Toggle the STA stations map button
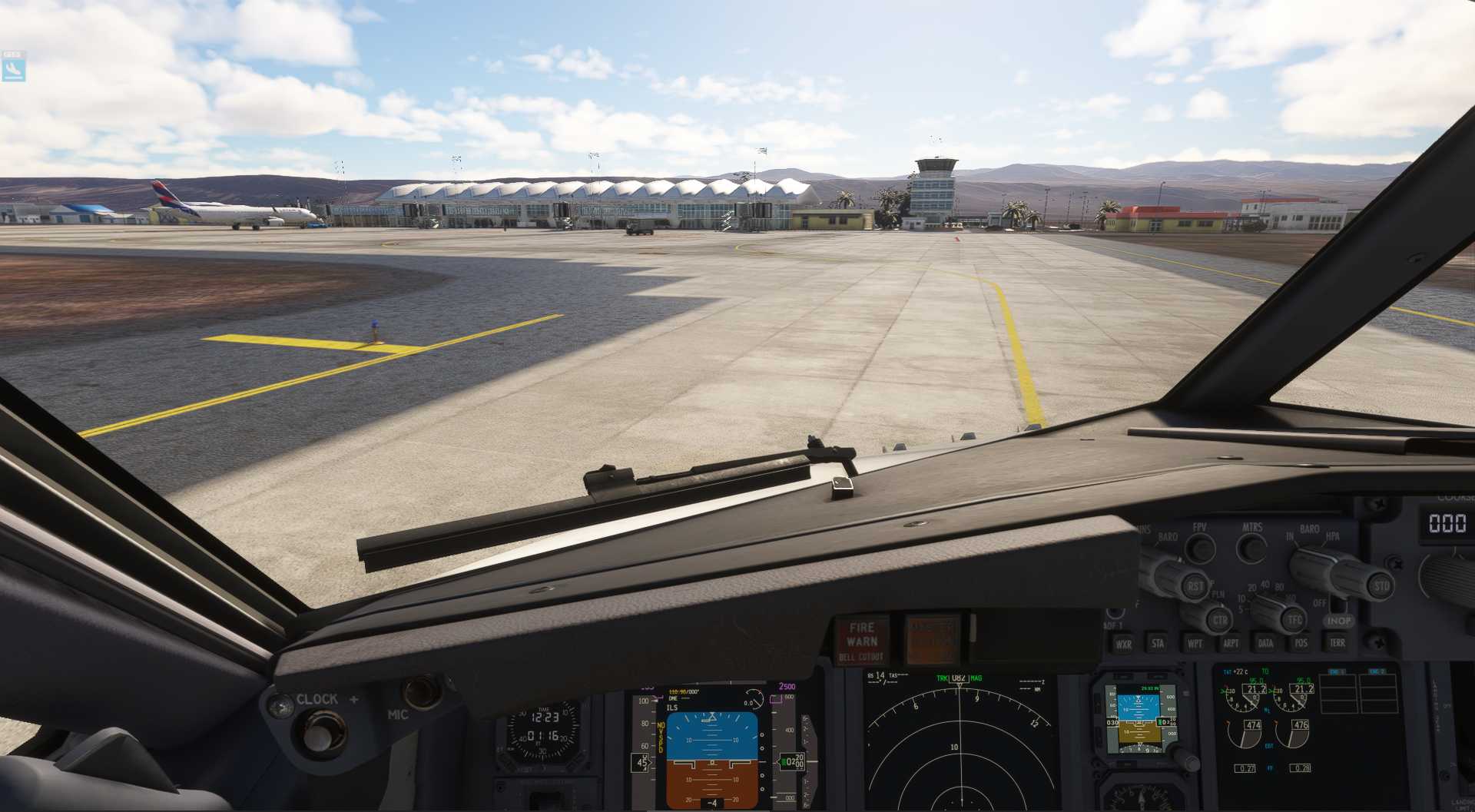 [x=1158, y=643]
